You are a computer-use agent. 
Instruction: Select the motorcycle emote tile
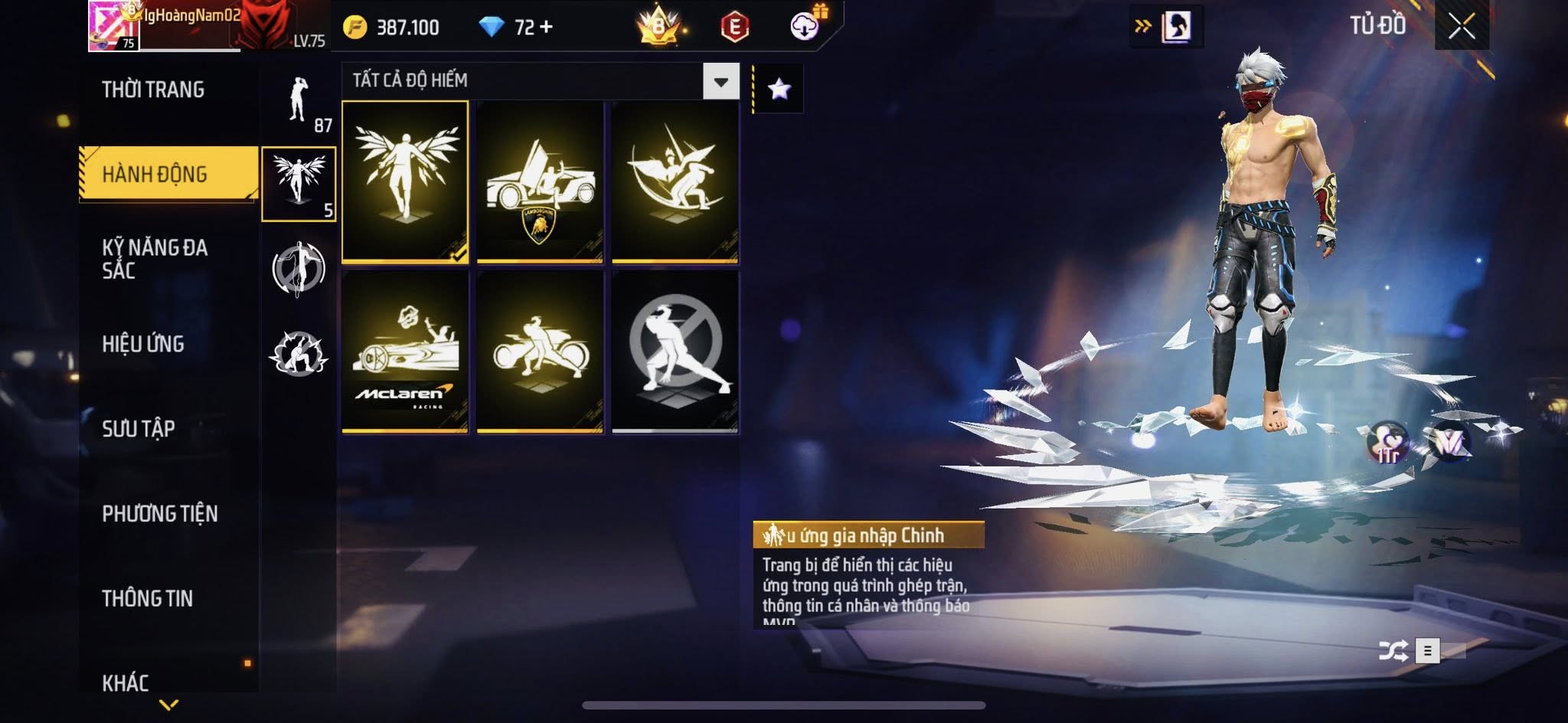[540, 352]
